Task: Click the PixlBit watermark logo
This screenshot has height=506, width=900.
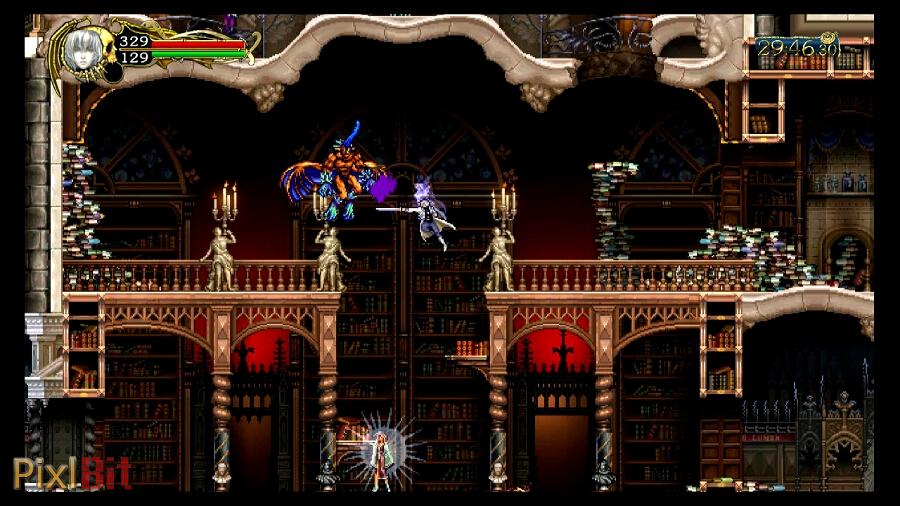Action: pyautogui.click(x=71, y=472)
